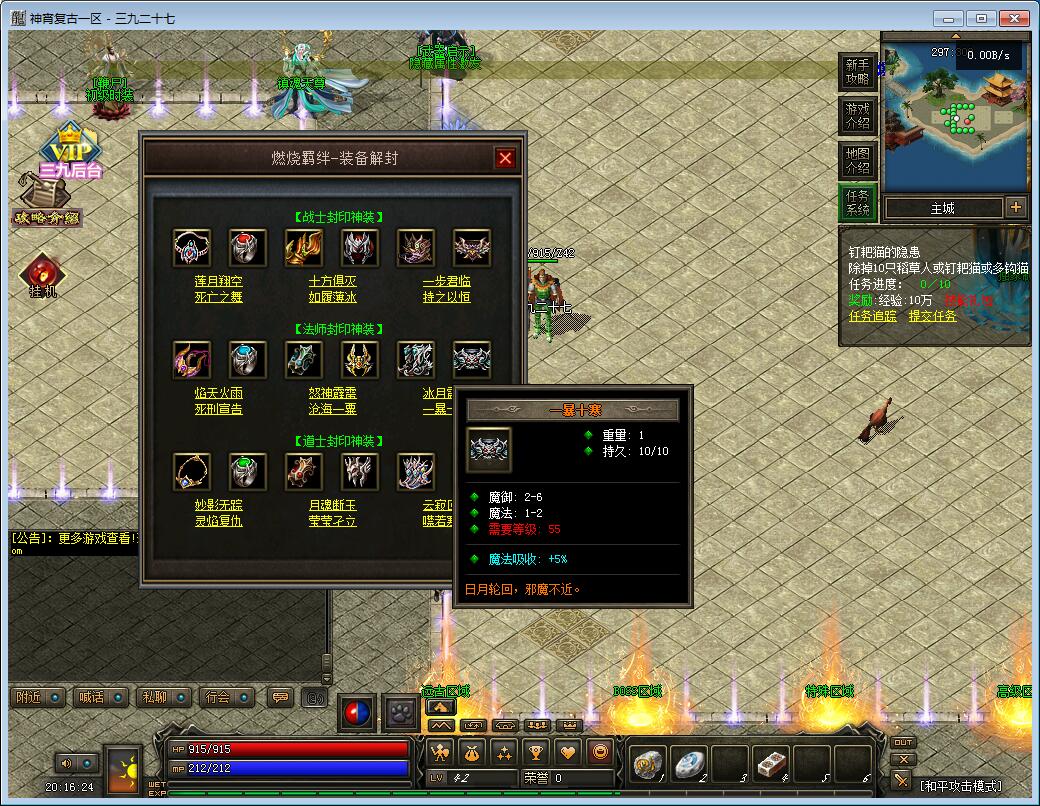This screenshot has width=1040, height=806.
Task: Open the 新手攻略 beginner guide
Action: point(857,72)
